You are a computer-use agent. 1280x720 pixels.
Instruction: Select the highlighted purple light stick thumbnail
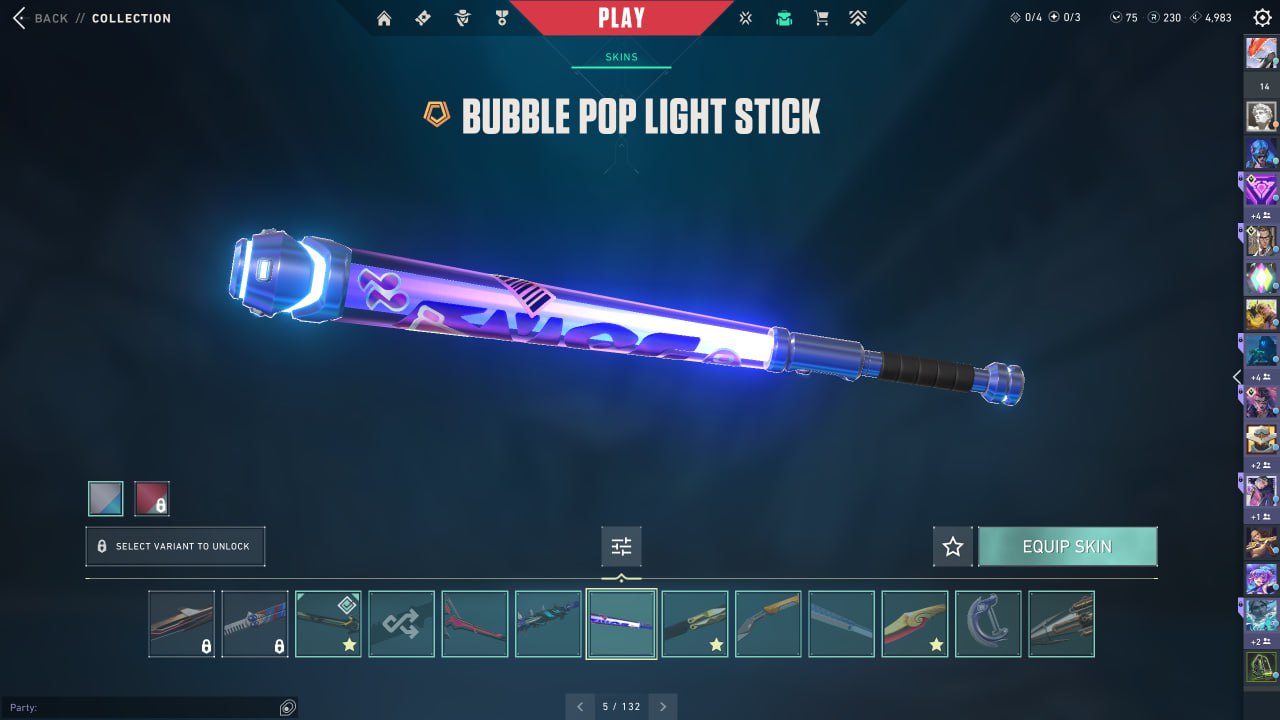tap(621, 624)
